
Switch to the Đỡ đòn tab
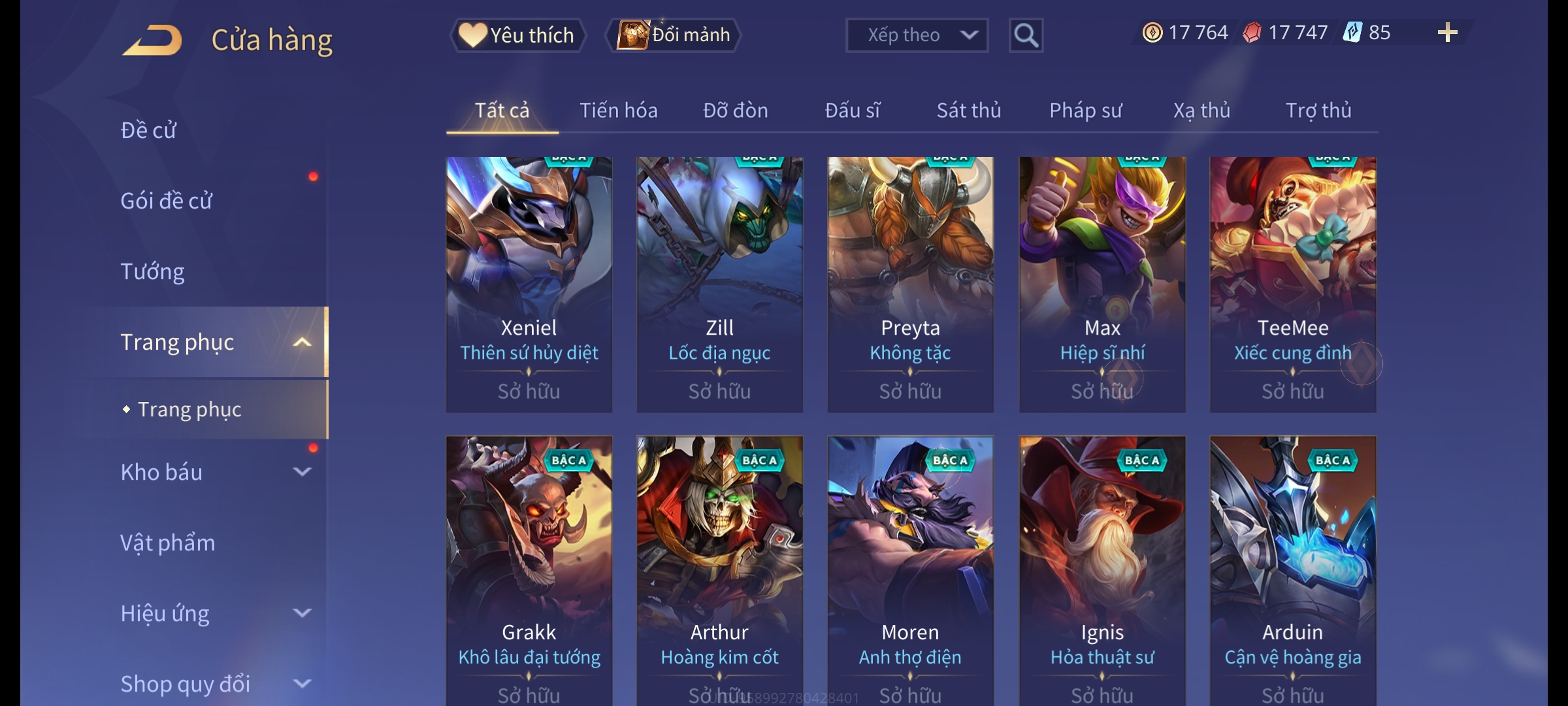(x=735, y=110)
